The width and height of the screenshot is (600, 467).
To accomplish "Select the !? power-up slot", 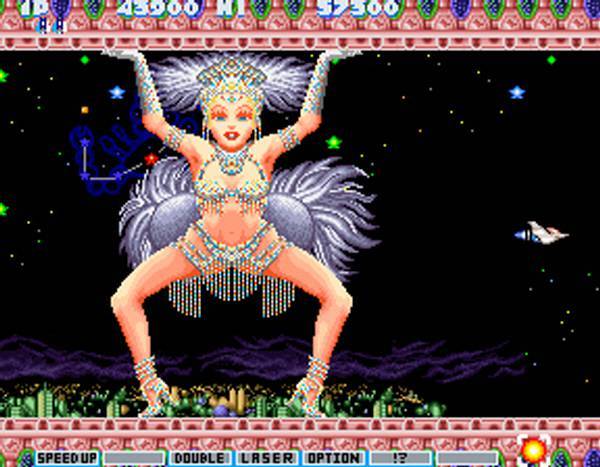I will [400, 458].
